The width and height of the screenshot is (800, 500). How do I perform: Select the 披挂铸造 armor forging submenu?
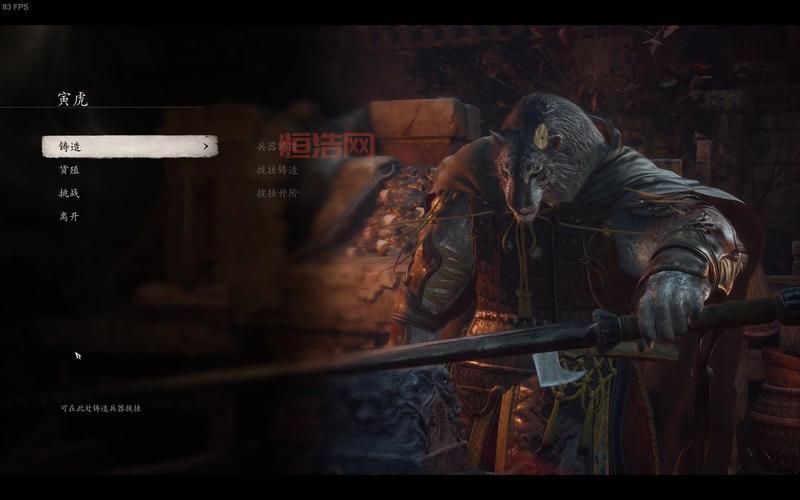pyautogui.click(x=277, y=170)
